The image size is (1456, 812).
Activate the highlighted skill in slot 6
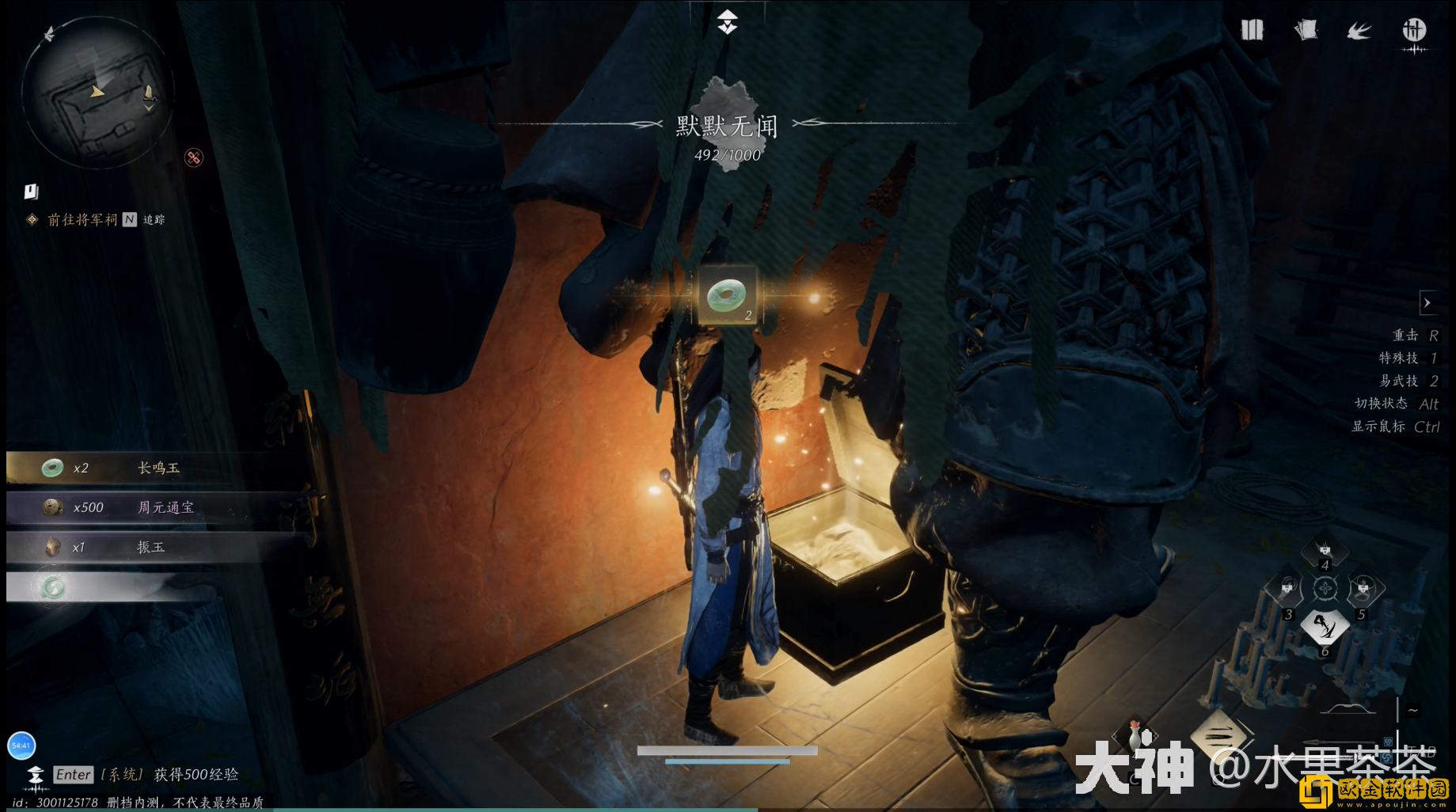pyautogui.click(x=1325, y=627)
